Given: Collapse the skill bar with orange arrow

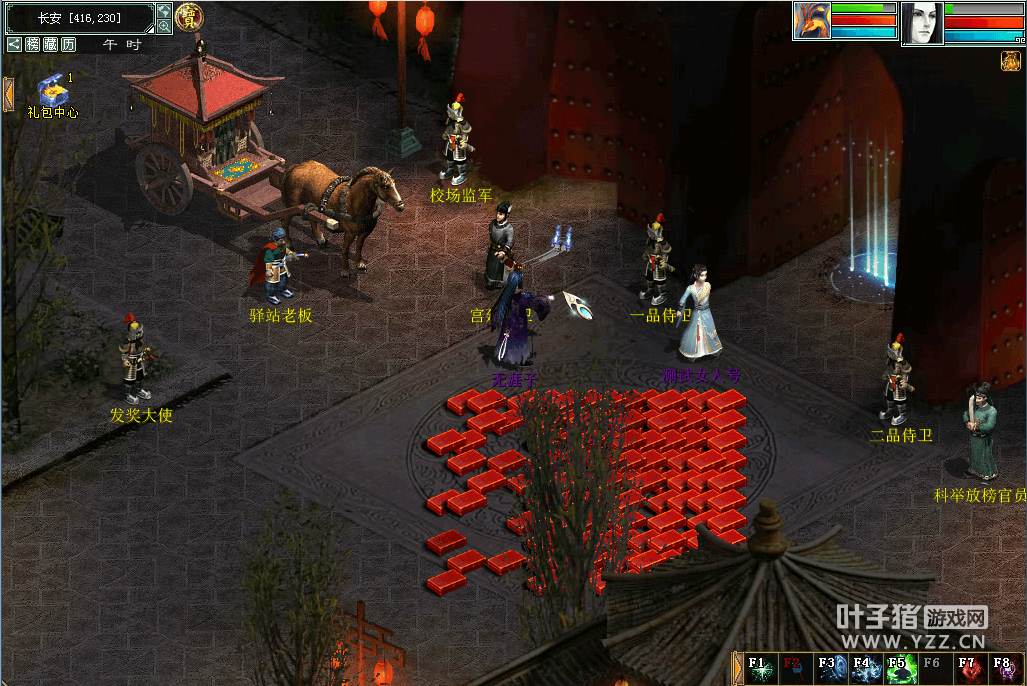Looking at the screenshot, I should [x=739, y=669].
